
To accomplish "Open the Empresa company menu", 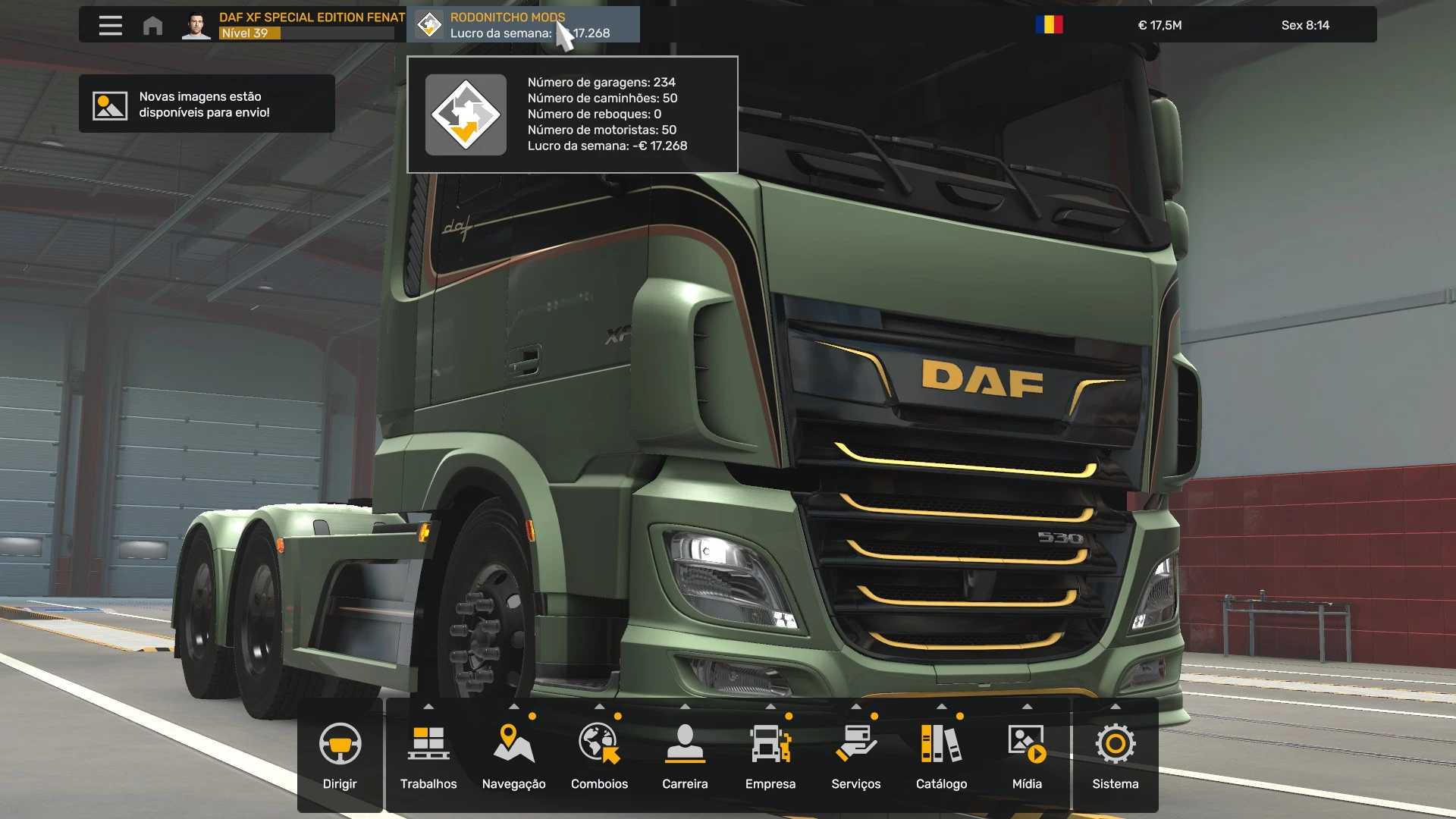I will [770, 755].
